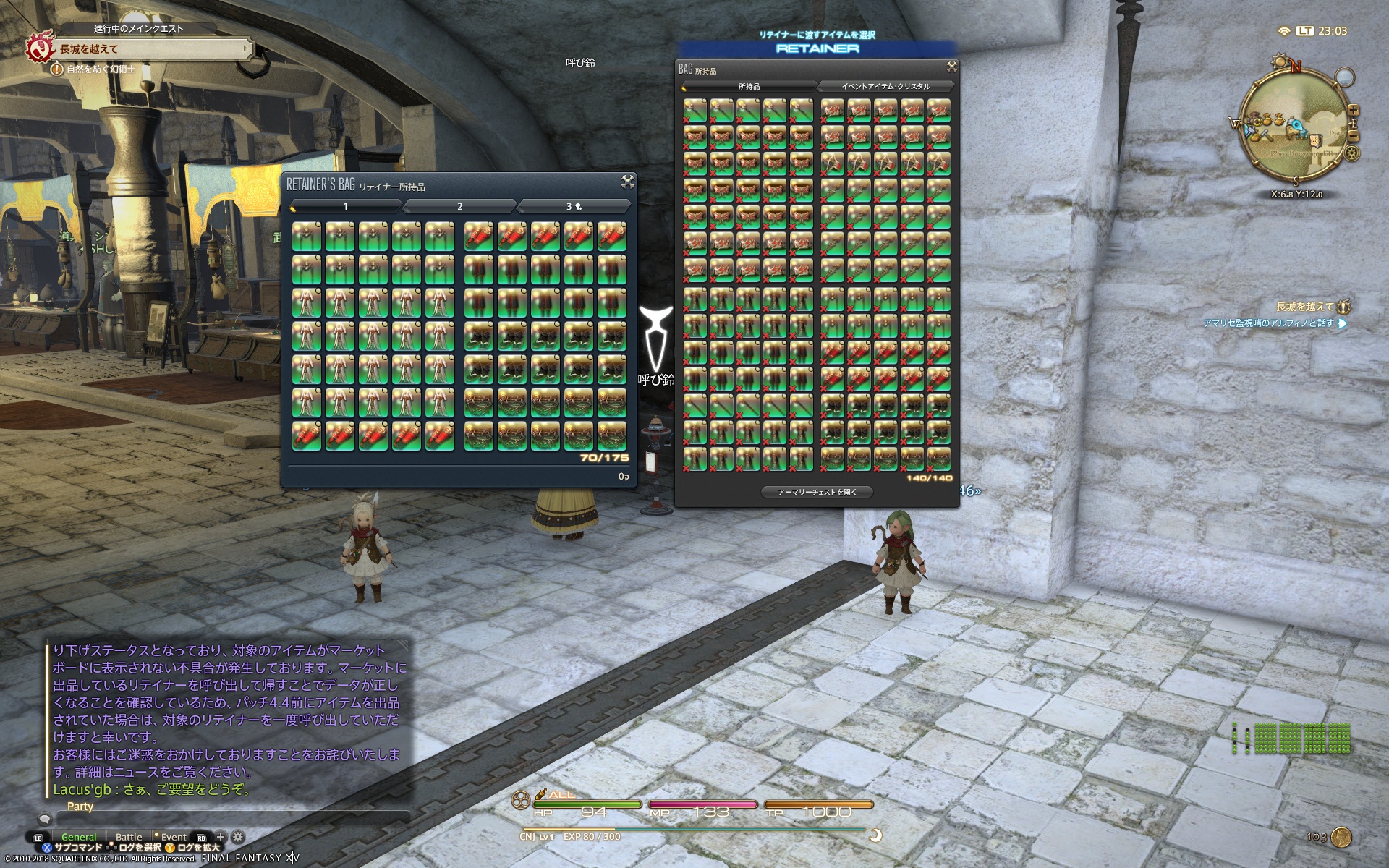Select retainer bag tab 1
1389x868 pixels.
(346, 207)
